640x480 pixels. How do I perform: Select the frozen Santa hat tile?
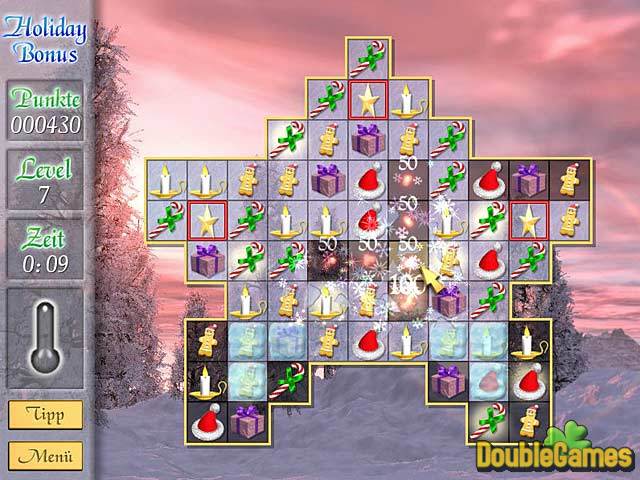(488, 381)
